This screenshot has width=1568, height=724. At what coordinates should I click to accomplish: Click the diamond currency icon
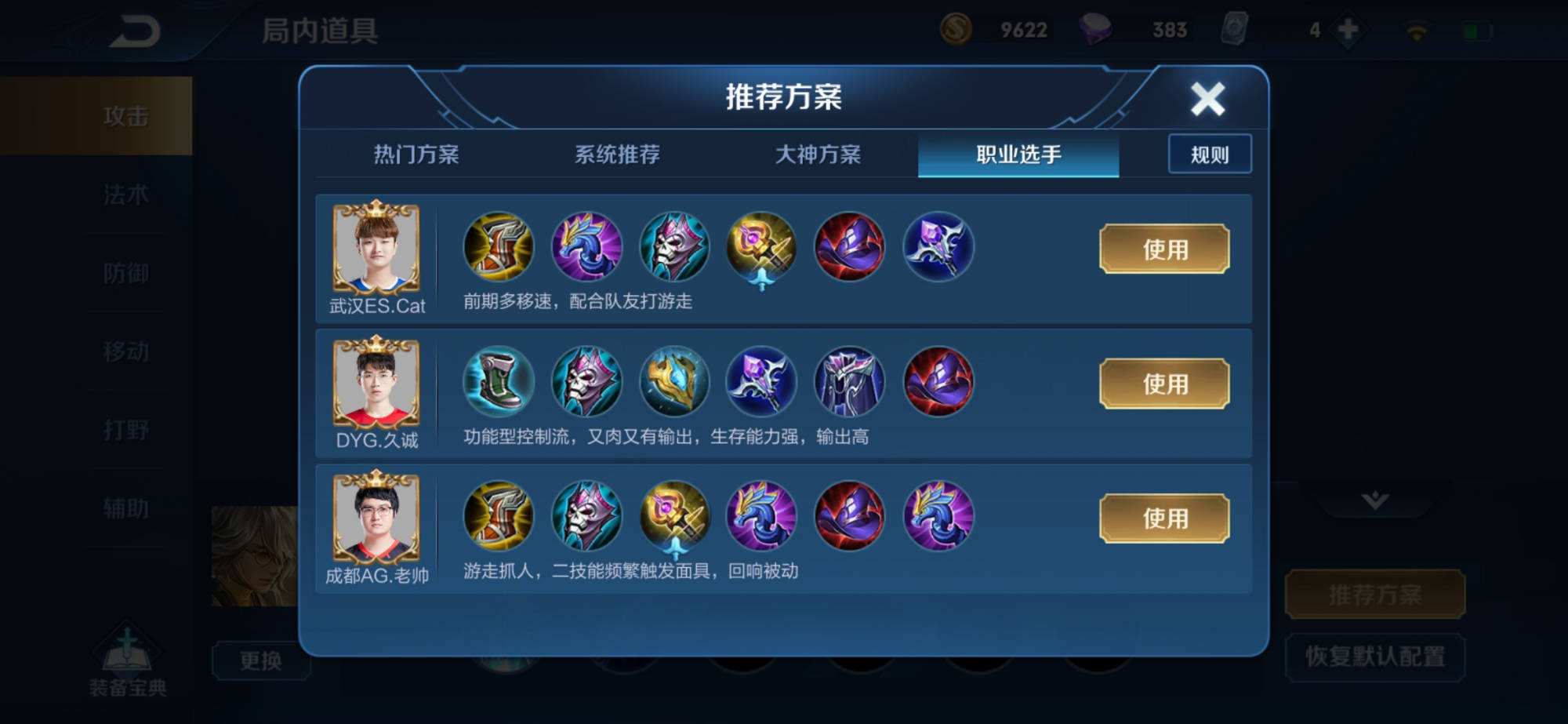point(1098,29)
